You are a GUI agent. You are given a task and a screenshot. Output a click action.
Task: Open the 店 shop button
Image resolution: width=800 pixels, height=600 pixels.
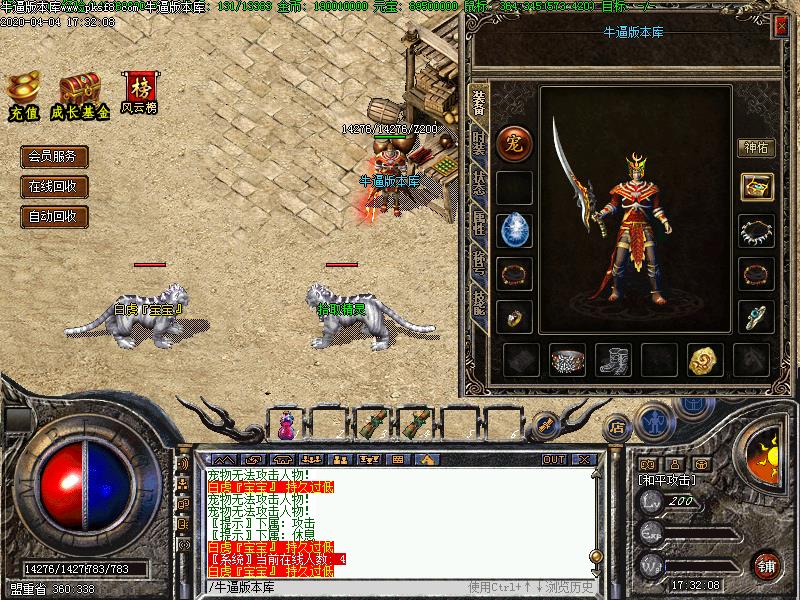coord(617,427)
